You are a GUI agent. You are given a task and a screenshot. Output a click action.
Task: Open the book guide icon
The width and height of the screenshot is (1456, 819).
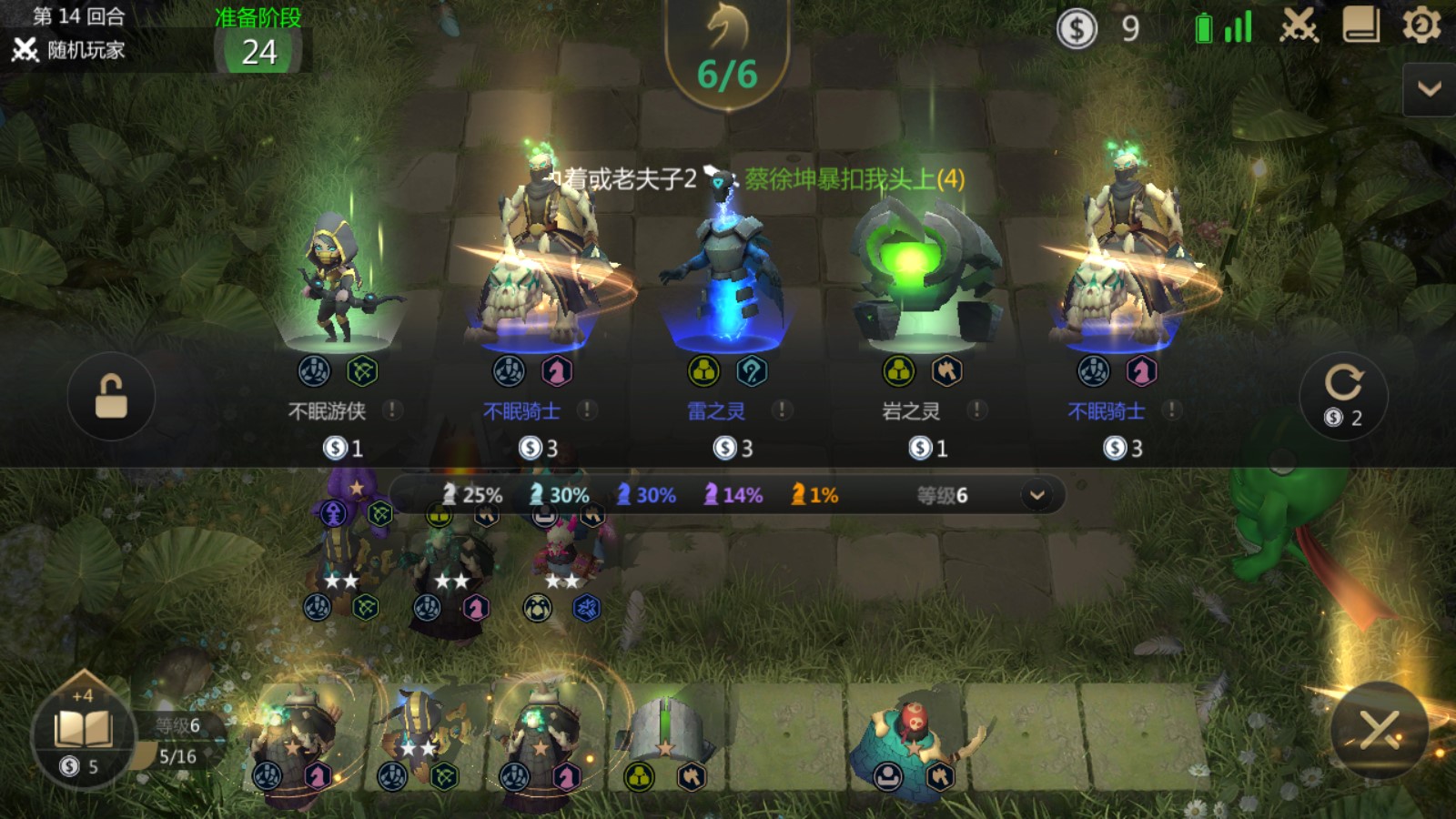[1360, 26]
